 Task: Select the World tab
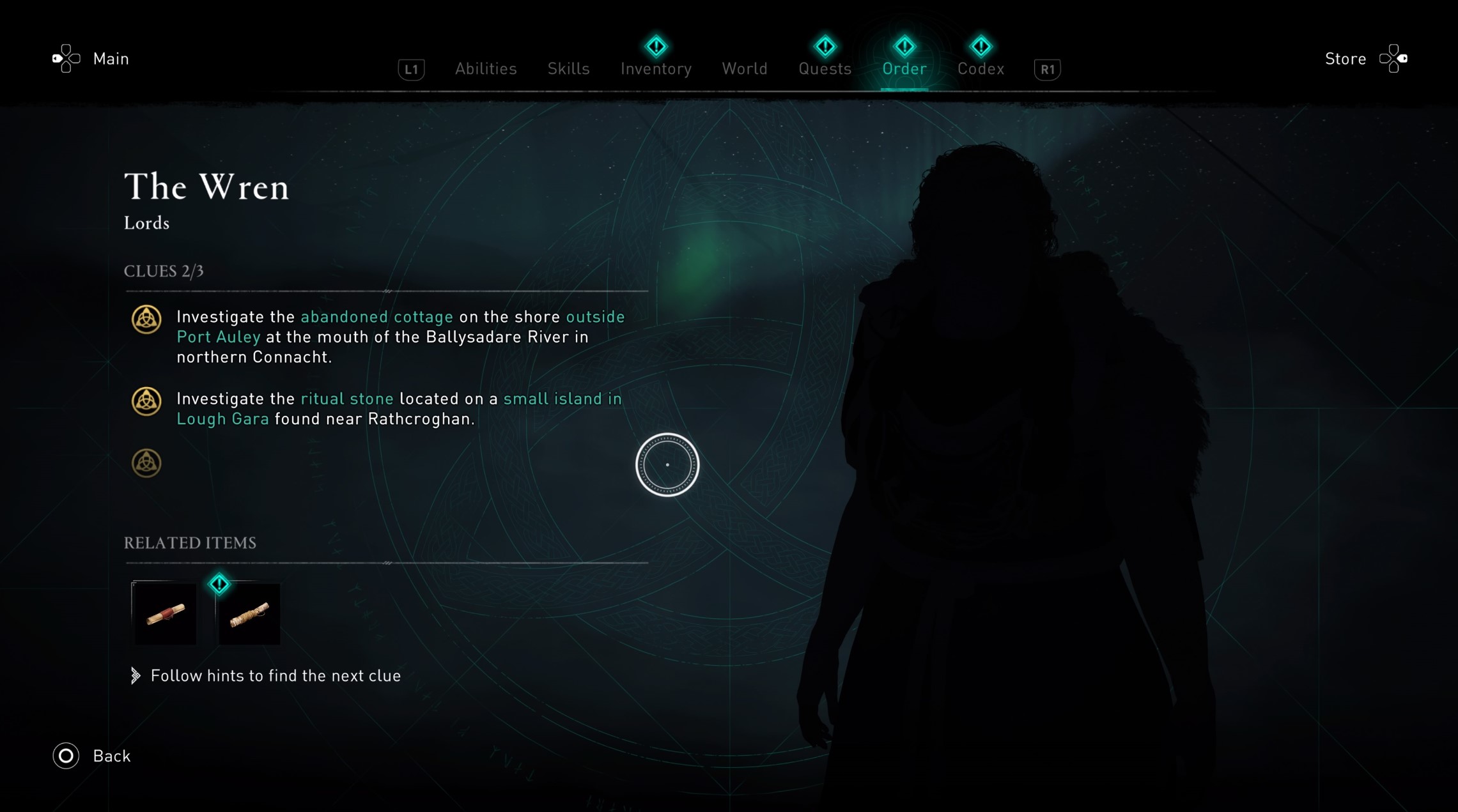[745, 68]
